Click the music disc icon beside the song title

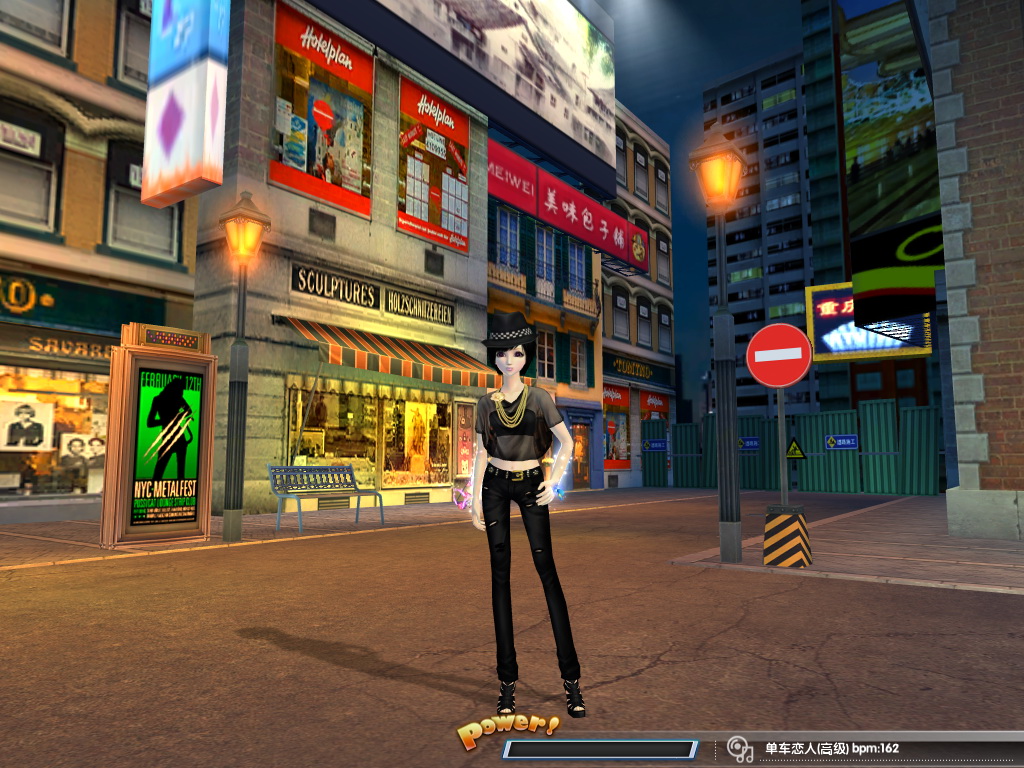[739, 748]
